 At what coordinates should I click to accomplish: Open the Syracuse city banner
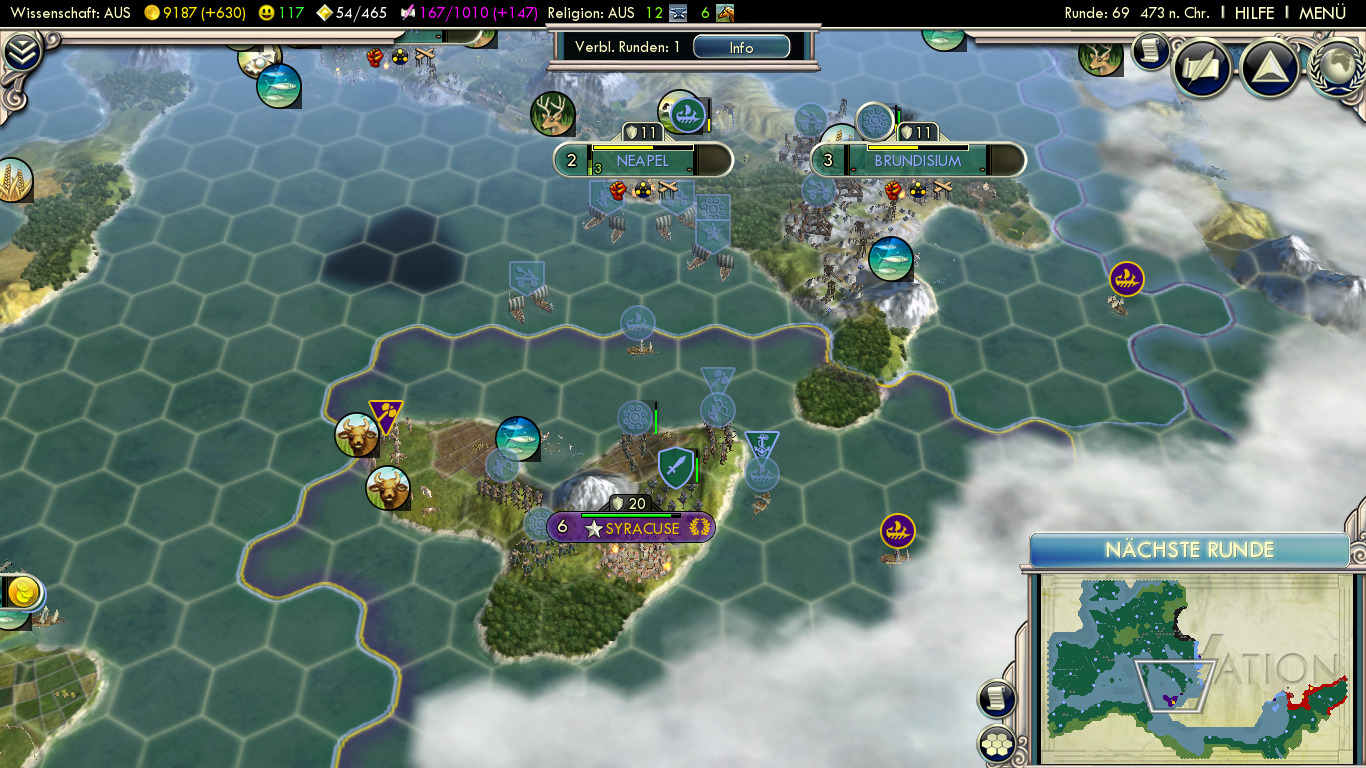pos(632,527)
